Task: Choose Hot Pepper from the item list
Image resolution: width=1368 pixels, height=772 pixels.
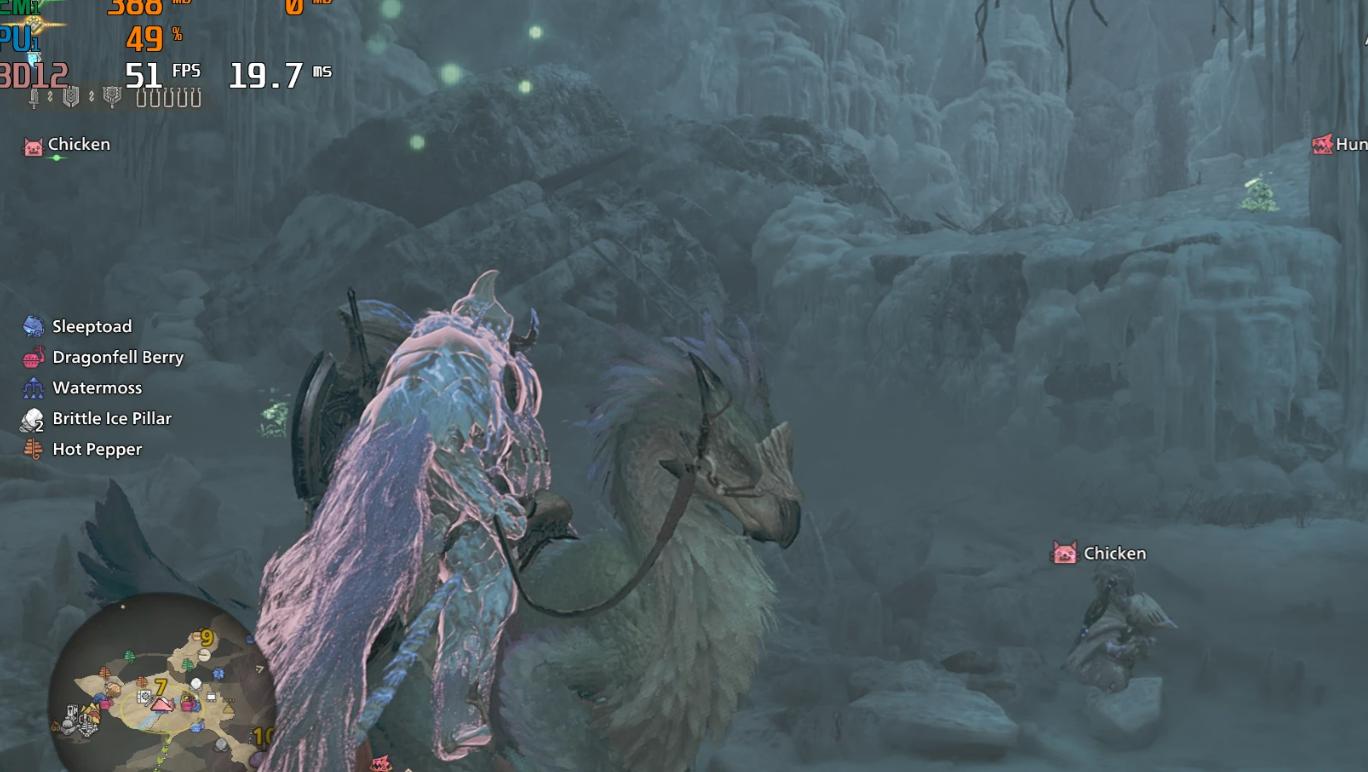Action: 96,450
